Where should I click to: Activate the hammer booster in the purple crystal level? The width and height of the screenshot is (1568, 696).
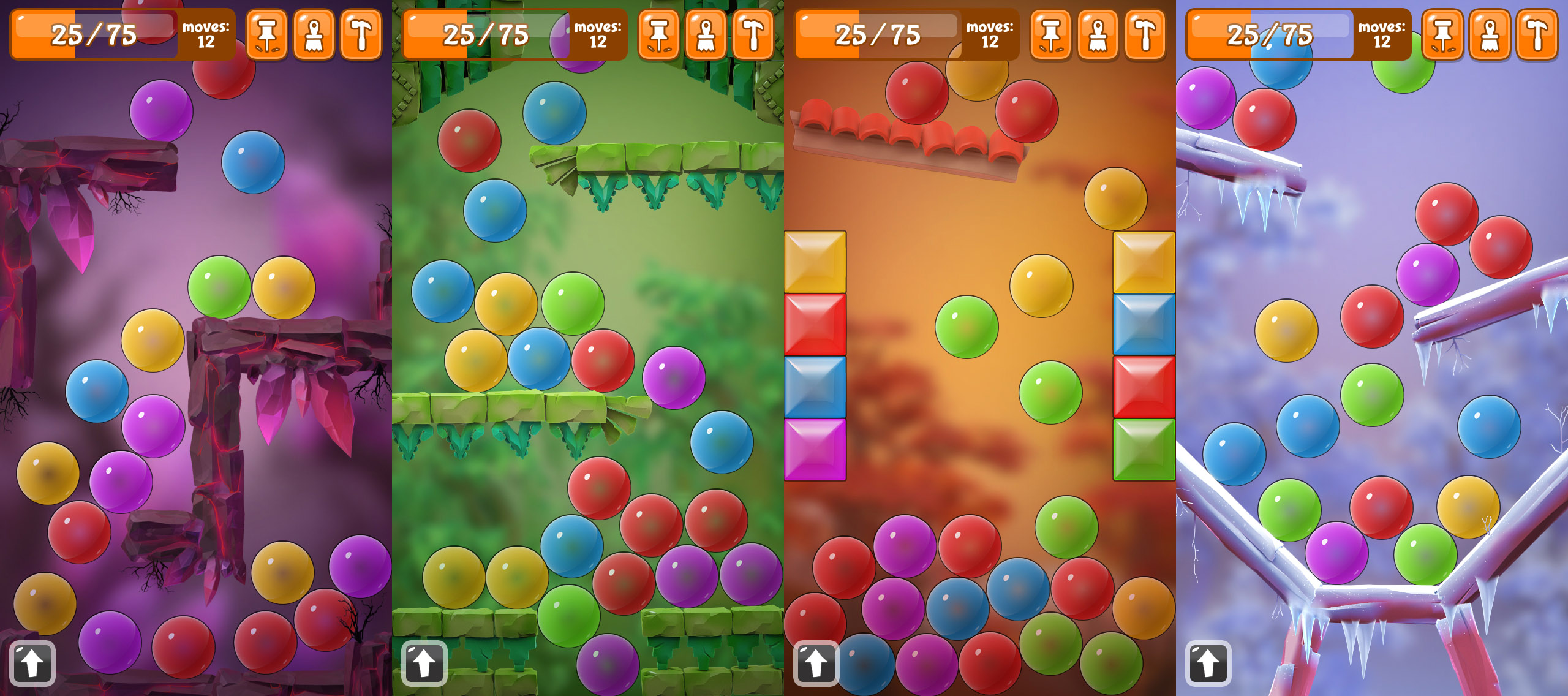pyautogui.click(x=361, y=35)
